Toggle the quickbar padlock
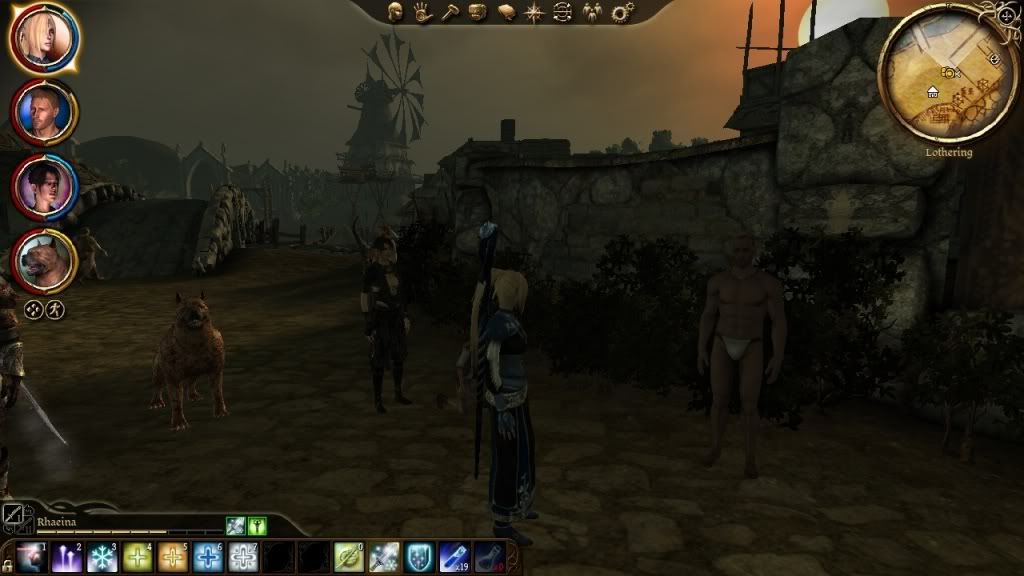The width and height of the screenshot is (1024, 576). [x=7, y=566]
